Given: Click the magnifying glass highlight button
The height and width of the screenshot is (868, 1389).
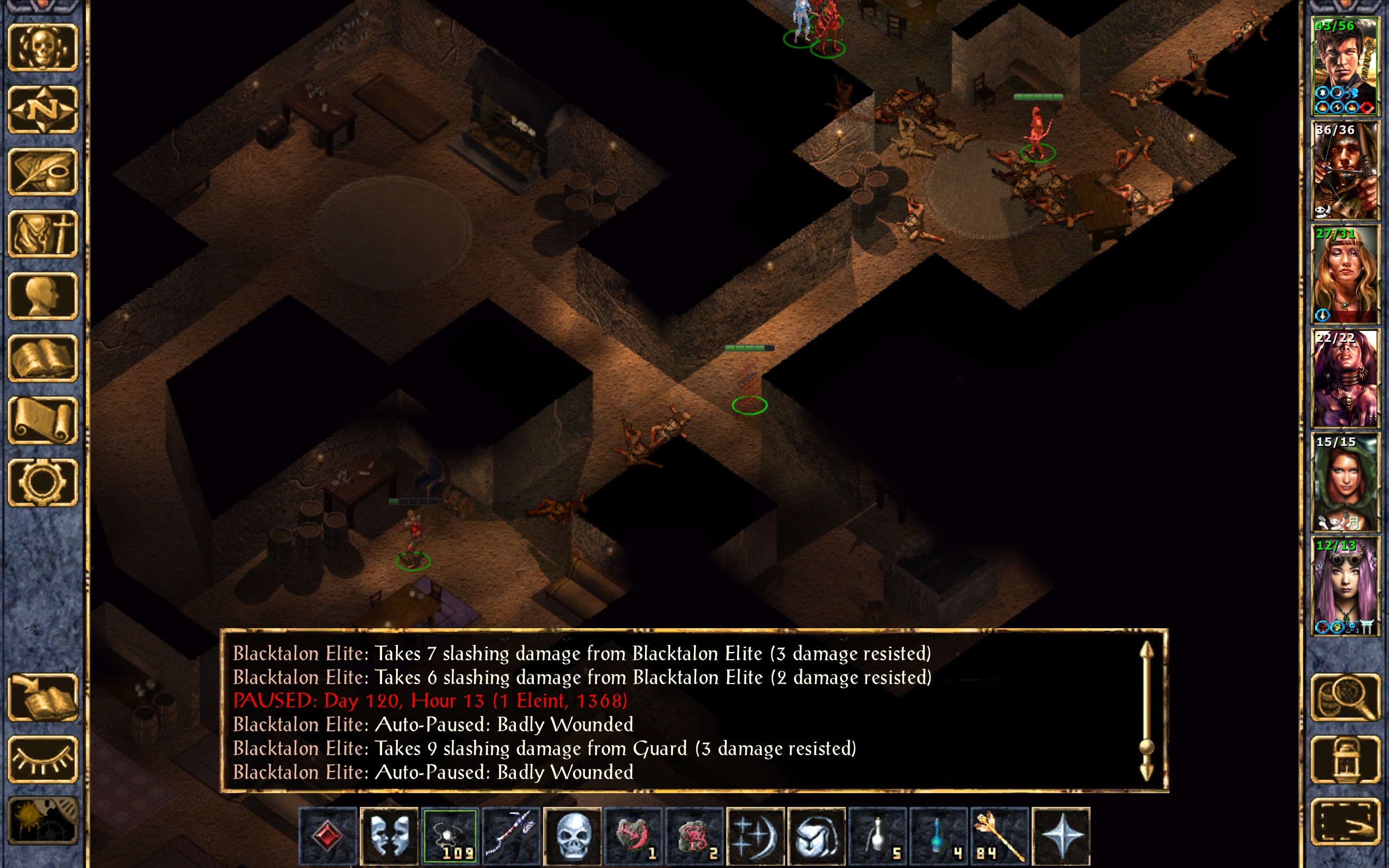Looking at the screenshot, I should [x=1345, y=697].
